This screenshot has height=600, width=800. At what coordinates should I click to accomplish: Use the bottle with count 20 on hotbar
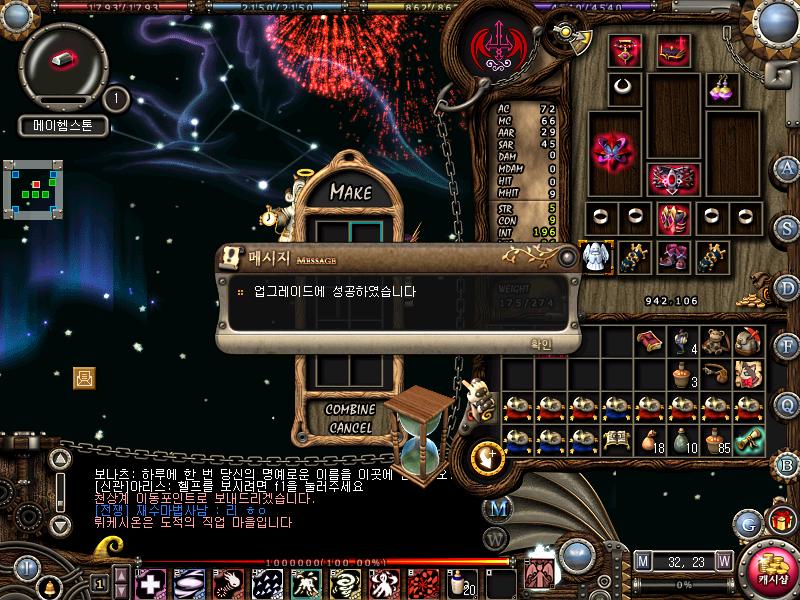click(463, 581)
